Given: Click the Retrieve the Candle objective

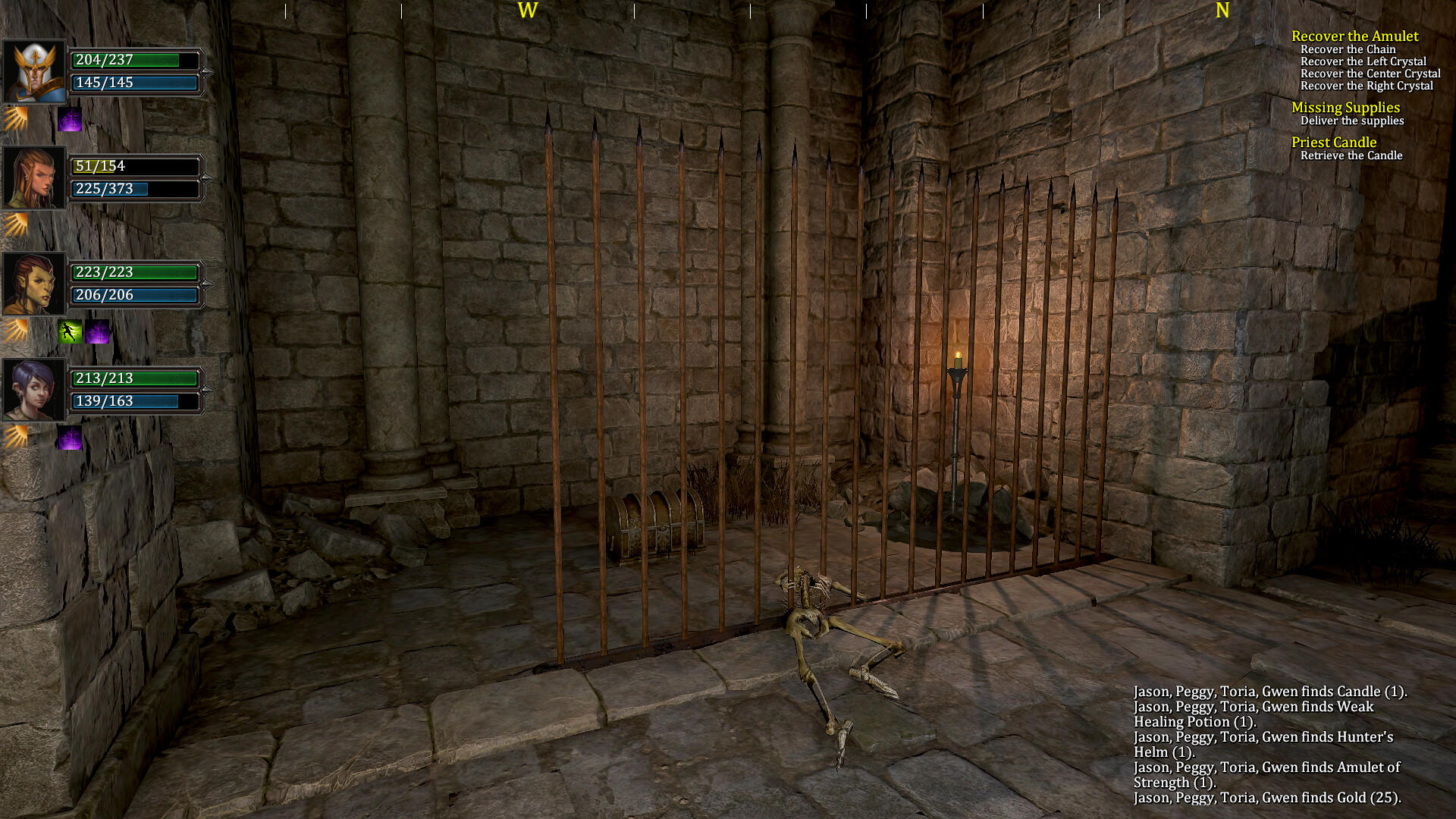Looking at the screenshot, I should pyautogui.click(x=1352, y=155).
